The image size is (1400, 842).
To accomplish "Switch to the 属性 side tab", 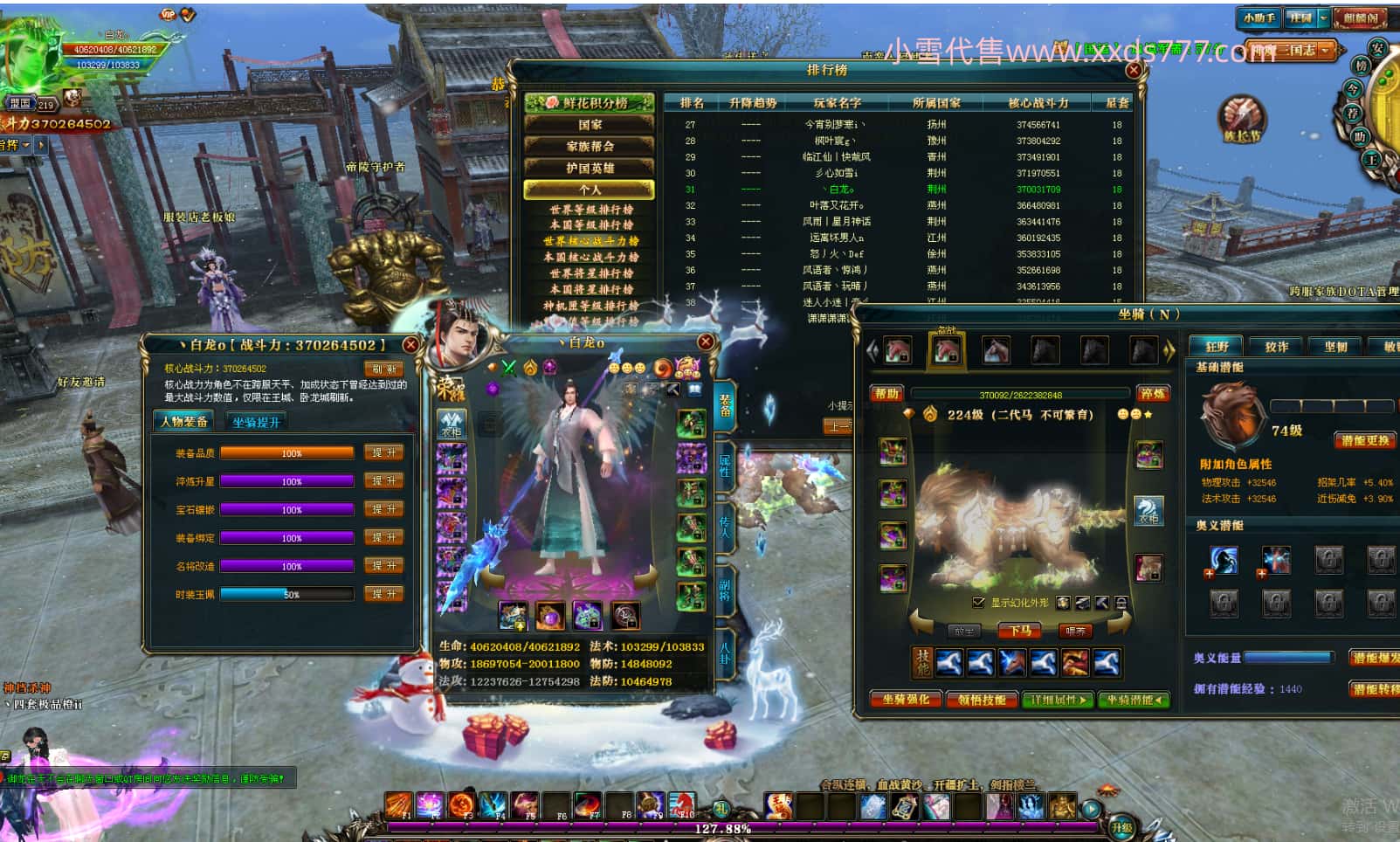I will pyautogui.click(x=725, y=464).
